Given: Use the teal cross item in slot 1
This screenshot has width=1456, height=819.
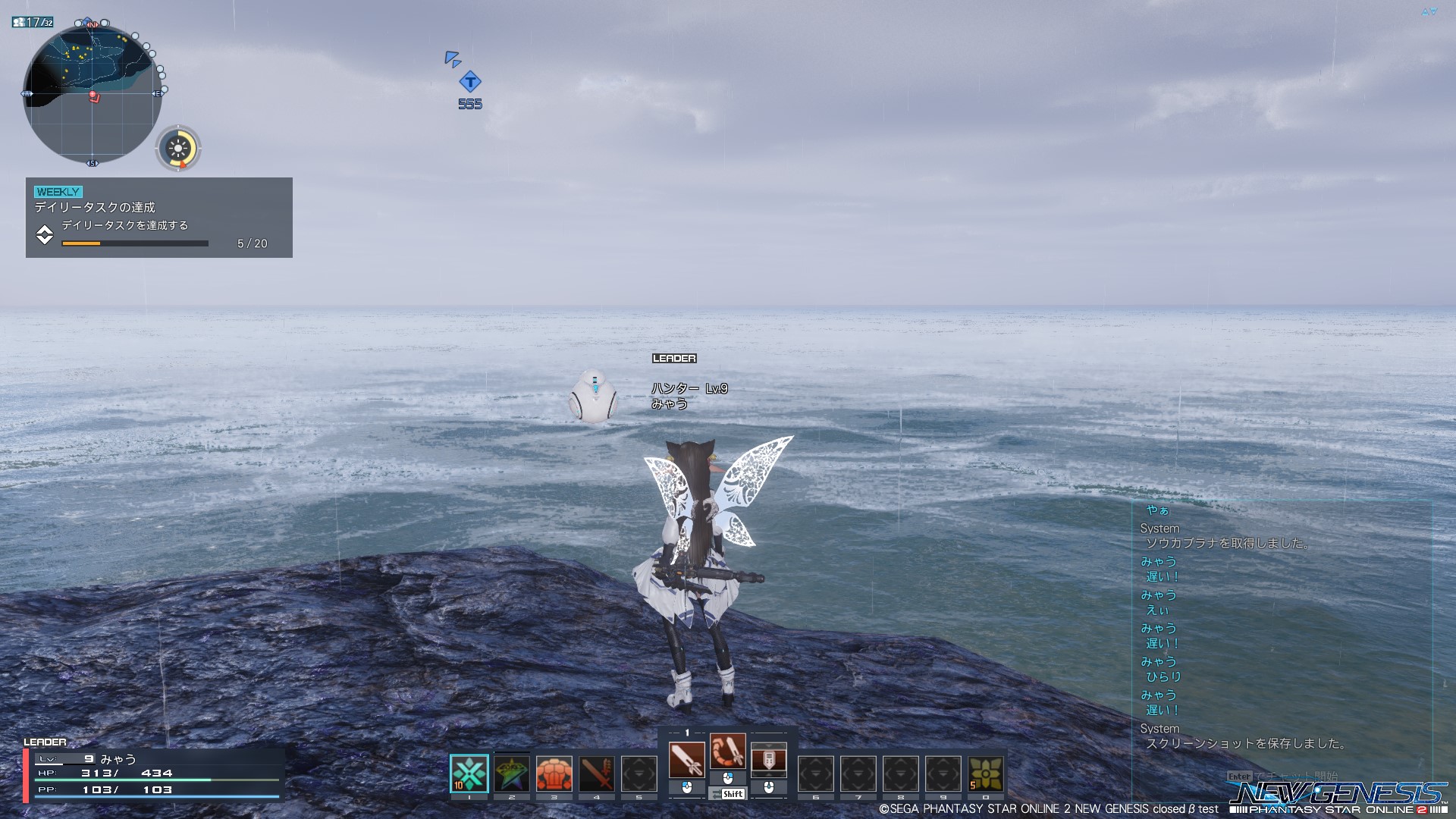Looking at the screenshot, I should click(469, 773).
